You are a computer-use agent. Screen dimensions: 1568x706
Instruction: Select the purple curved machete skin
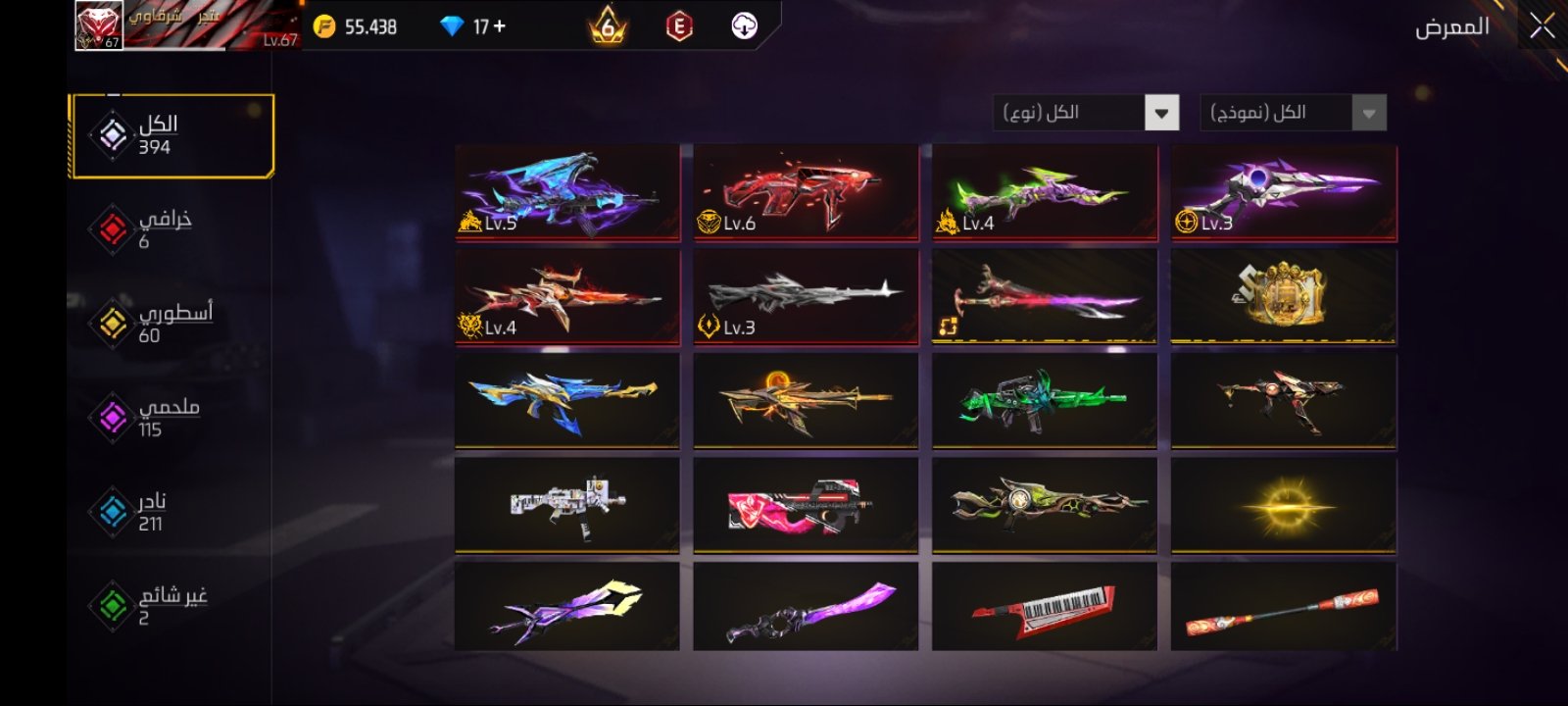806,606
